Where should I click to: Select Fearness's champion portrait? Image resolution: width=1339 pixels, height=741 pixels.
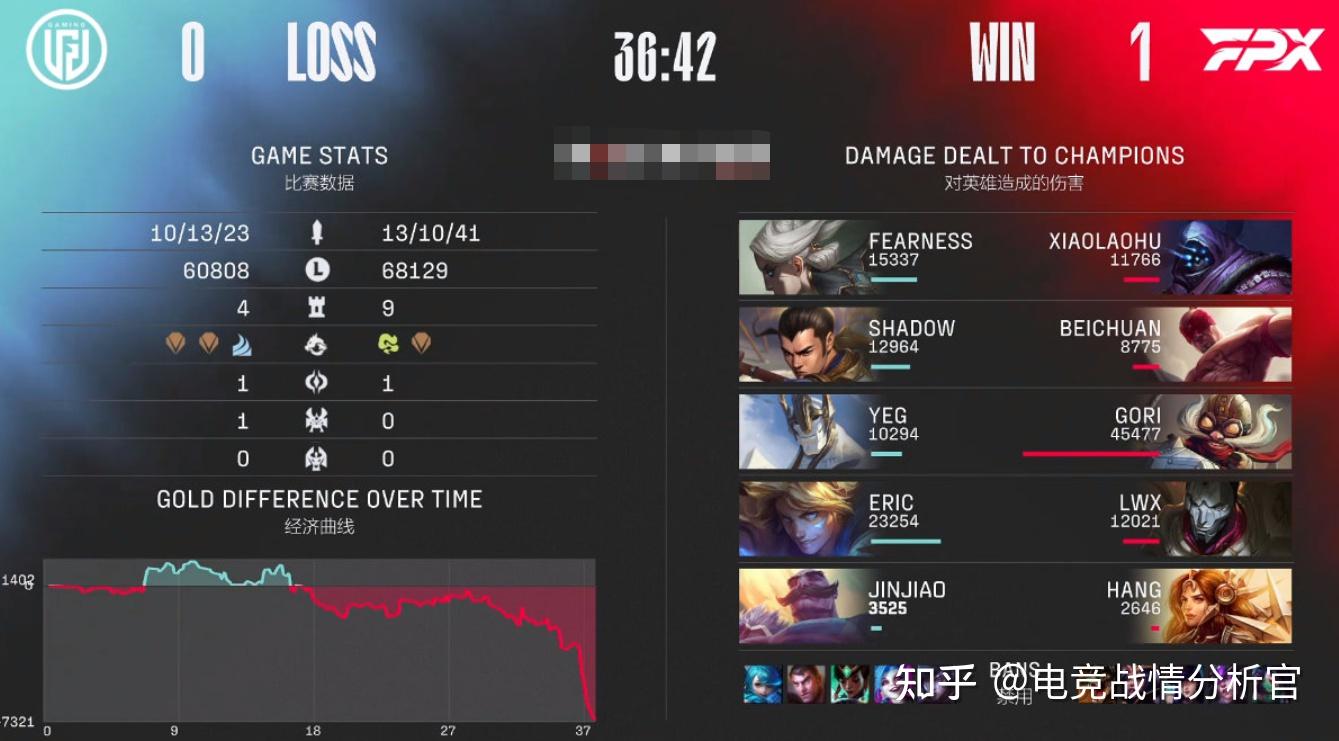800,258
